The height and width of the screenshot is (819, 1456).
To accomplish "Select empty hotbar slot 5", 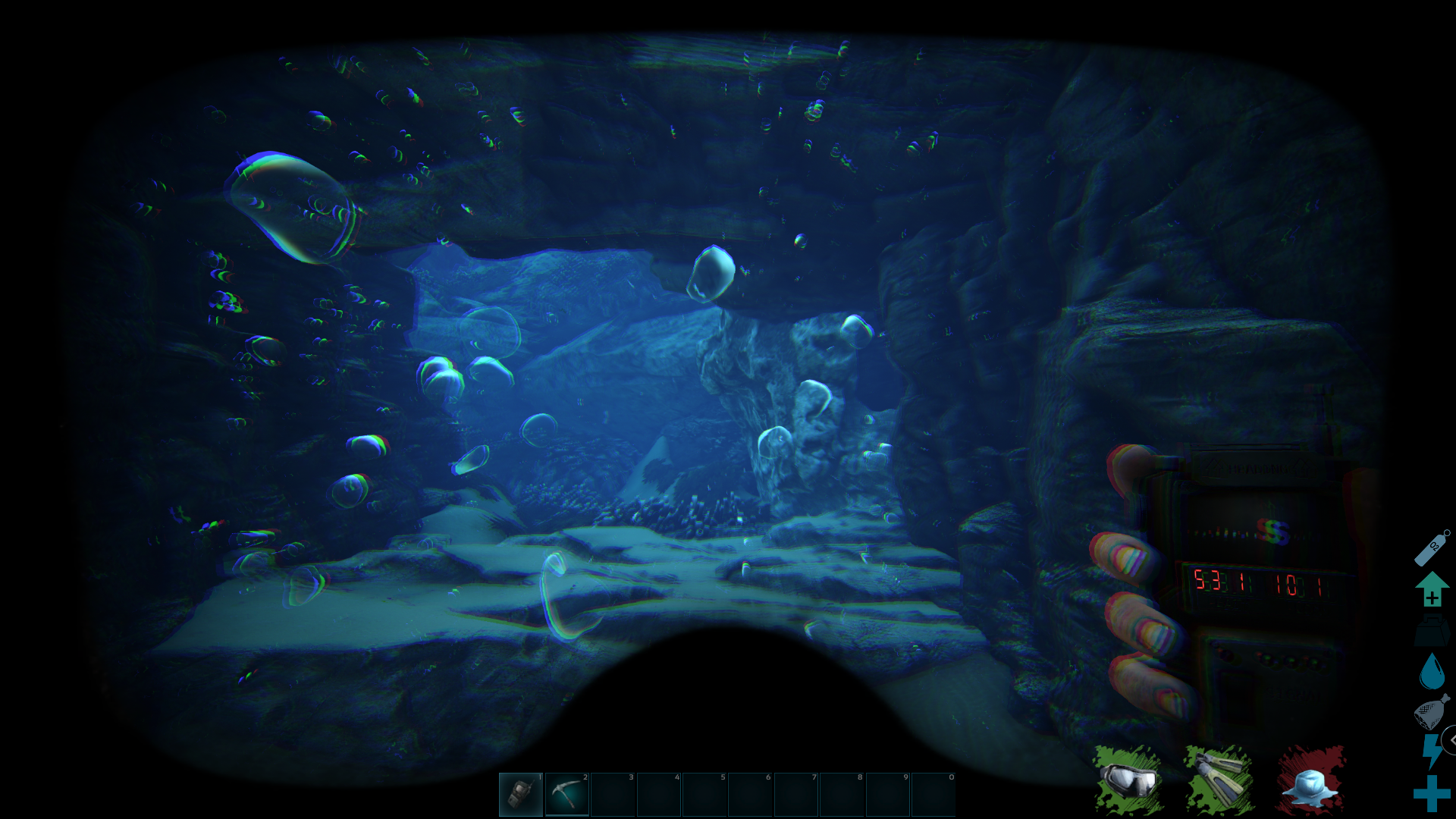I will tap(705, 793).
